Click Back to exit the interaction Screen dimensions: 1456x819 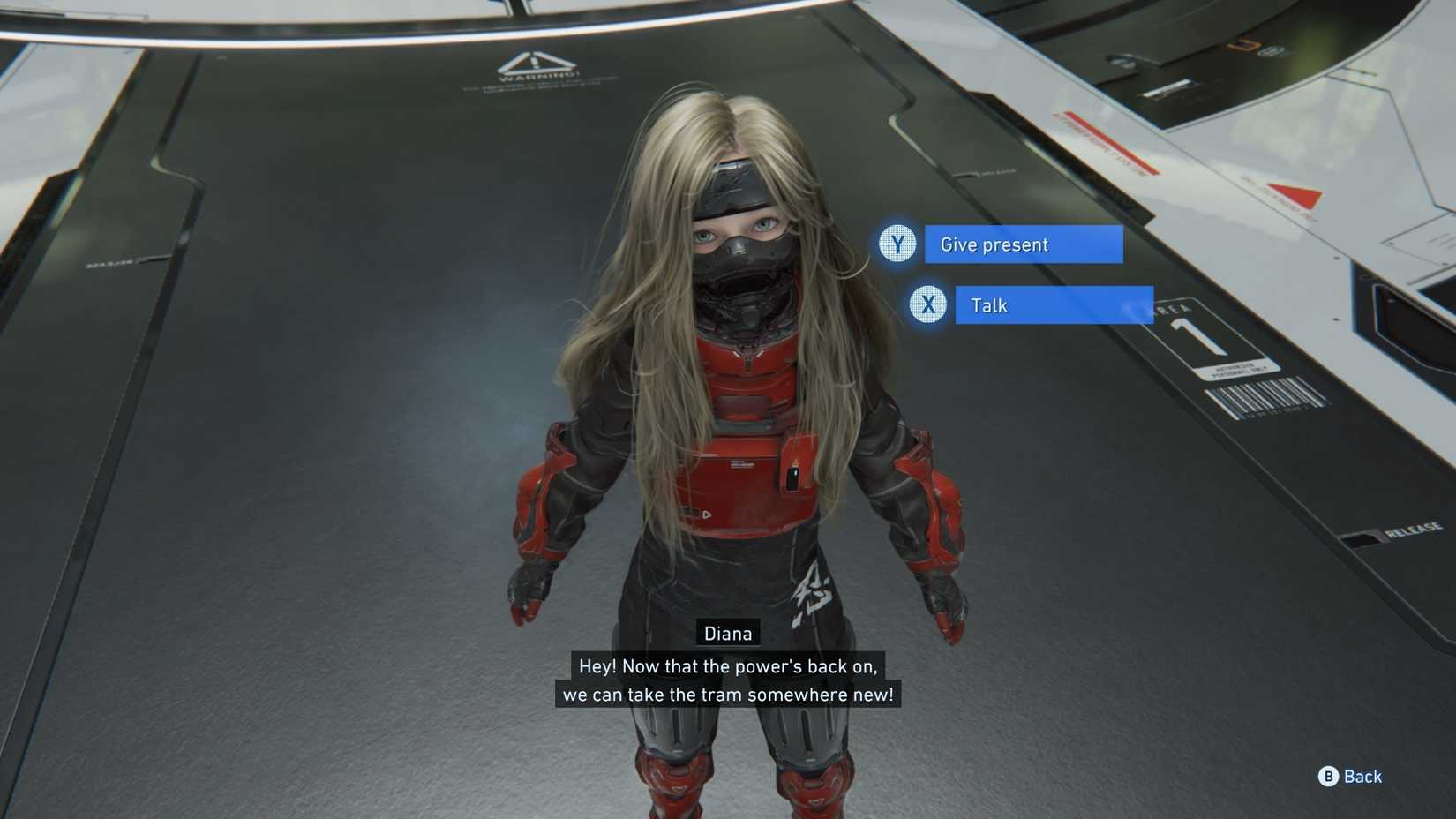[x=1362, y=777]
